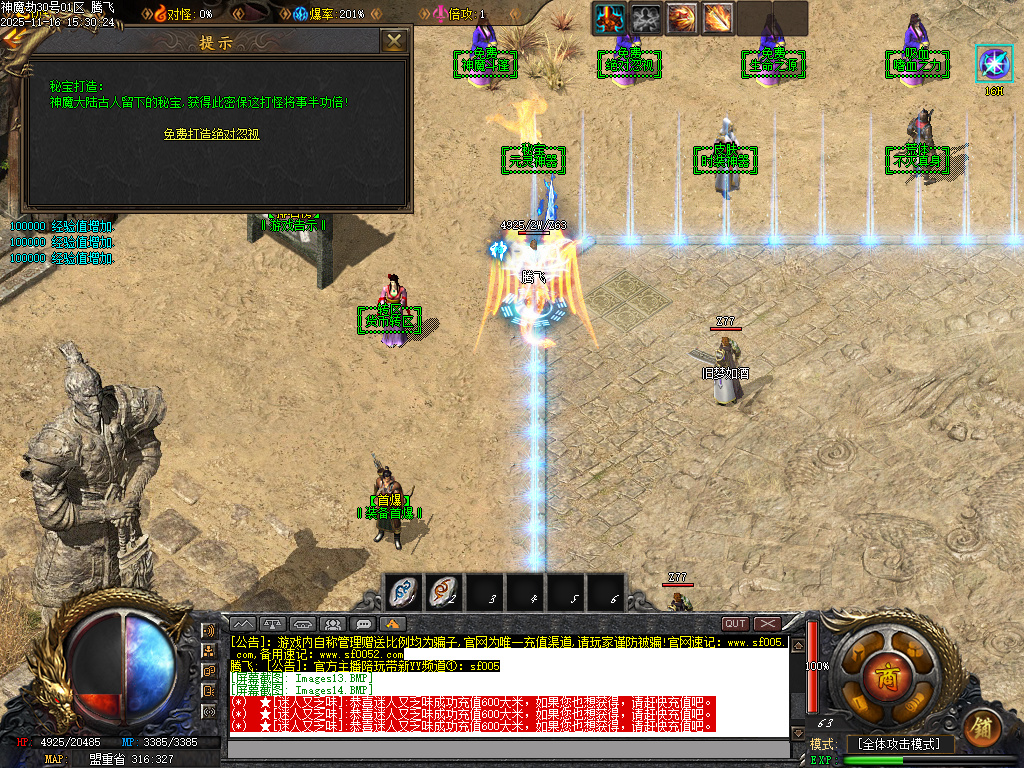The width and height of the screenshot is (1024, 768).
Task: Activate the flaming sword skill icon
Action: point(718,18)
